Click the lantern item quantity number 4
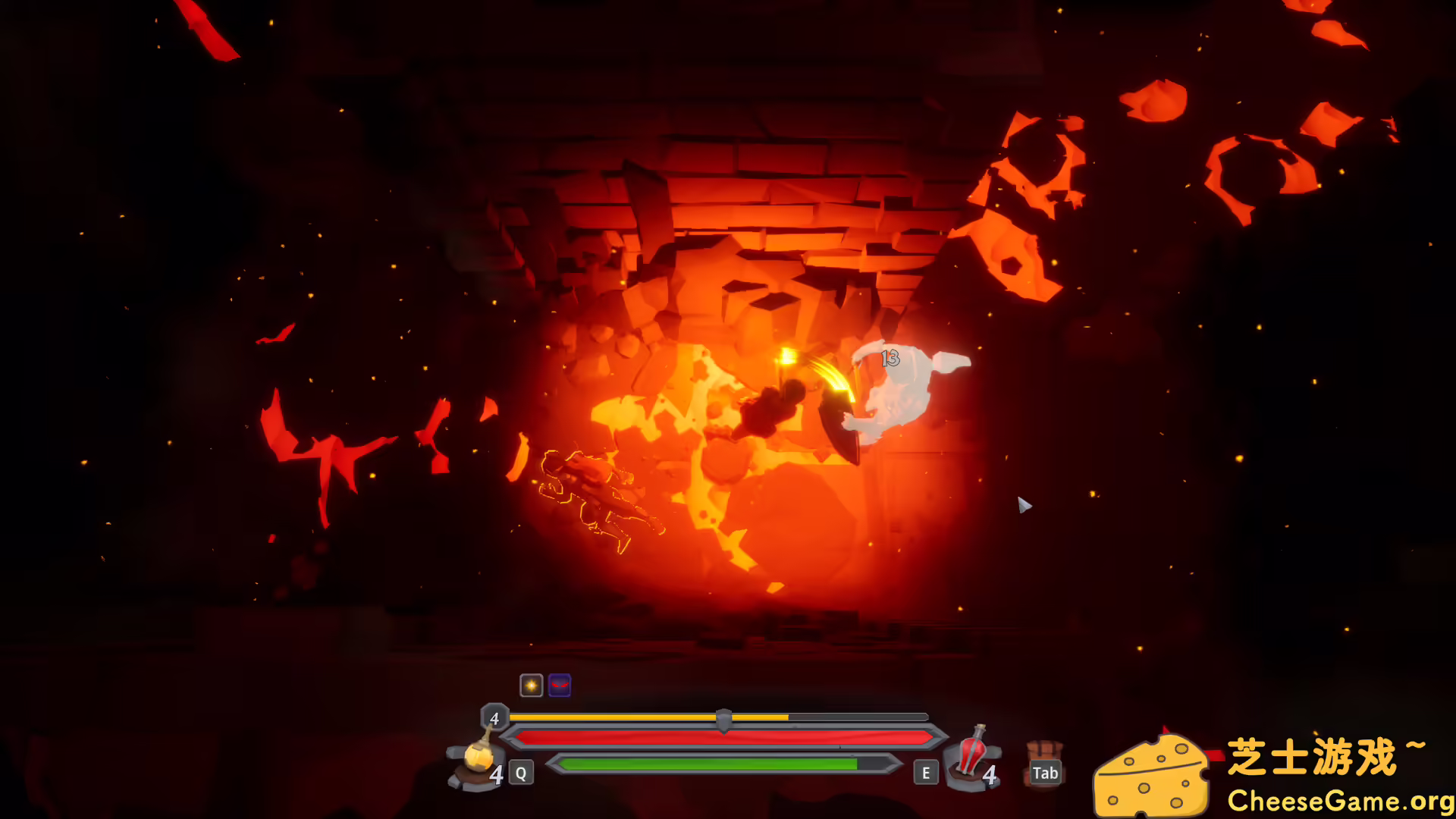Screen dimensions: 1456x819 [497, 774]
